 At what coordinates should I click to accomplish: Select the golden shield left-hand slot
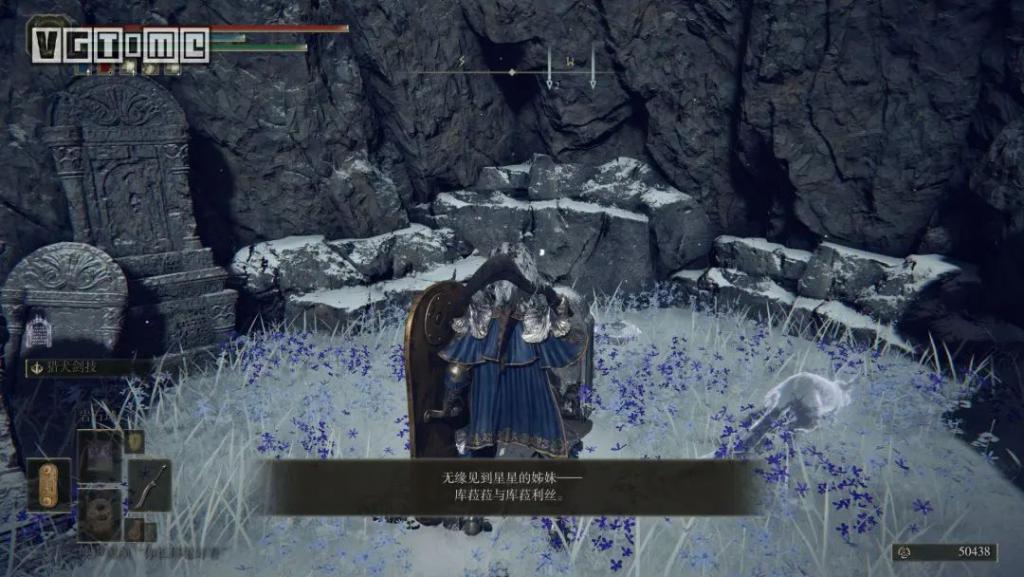pyautogui.click(x=49, y=485)
